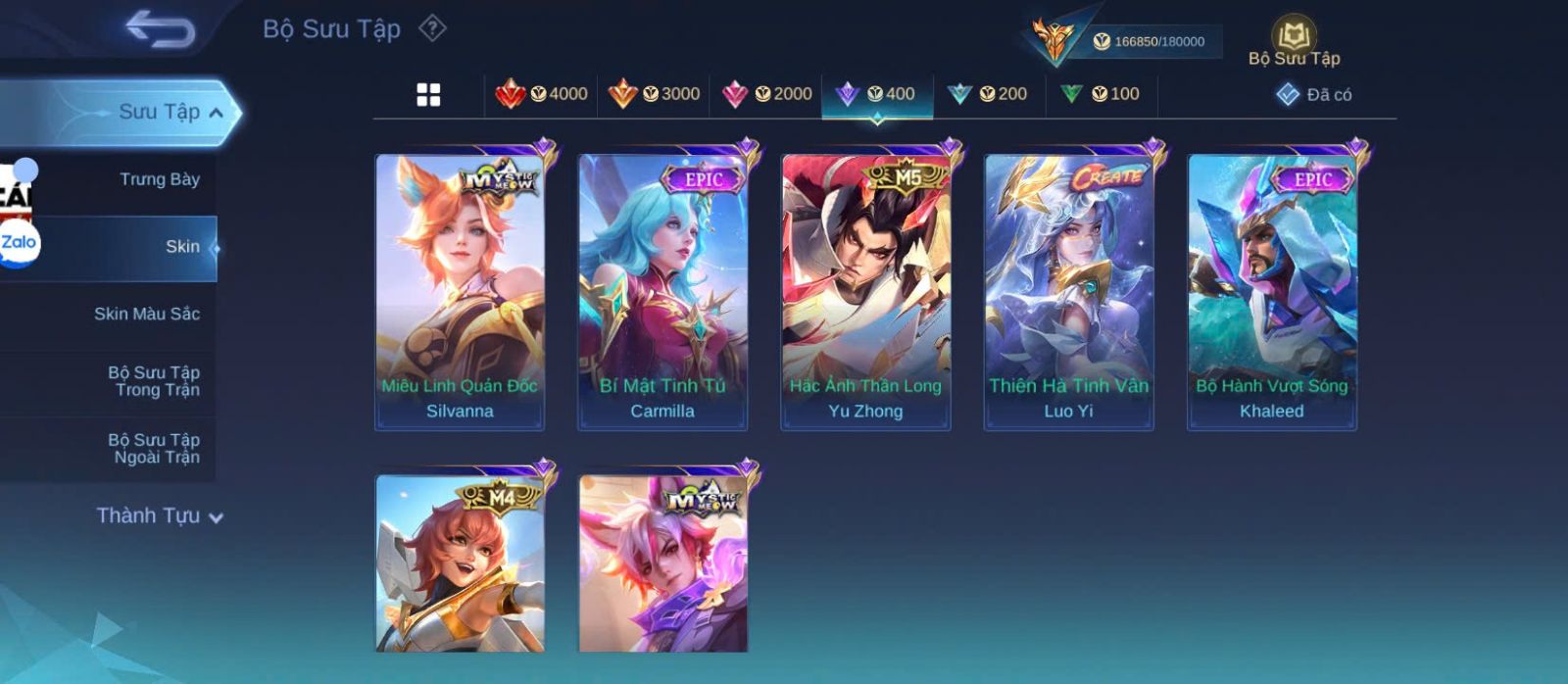Open the collection help question mark
This screenshot has width=1568, height=684.
click(432, 28)
